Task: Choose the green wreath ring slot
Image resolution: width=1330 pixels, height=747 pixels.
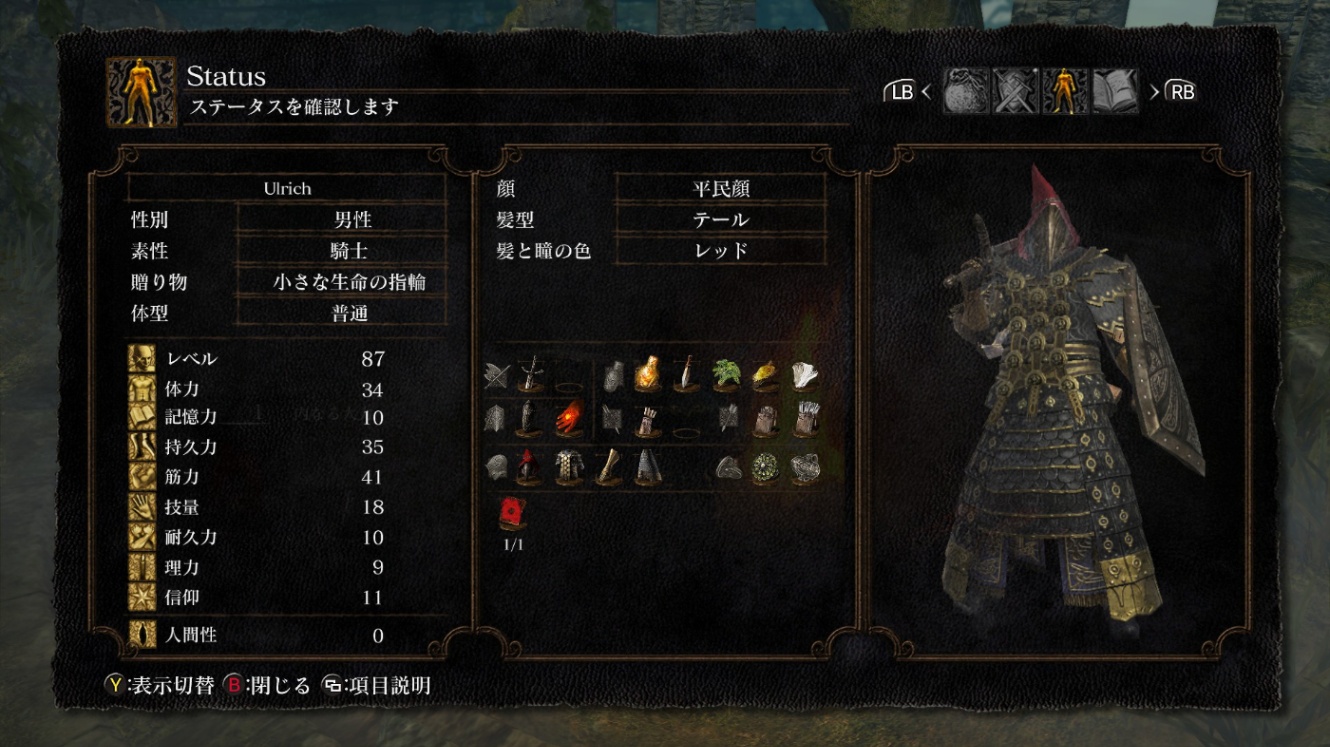Action: pyautogui.click(x=767, y=467)
